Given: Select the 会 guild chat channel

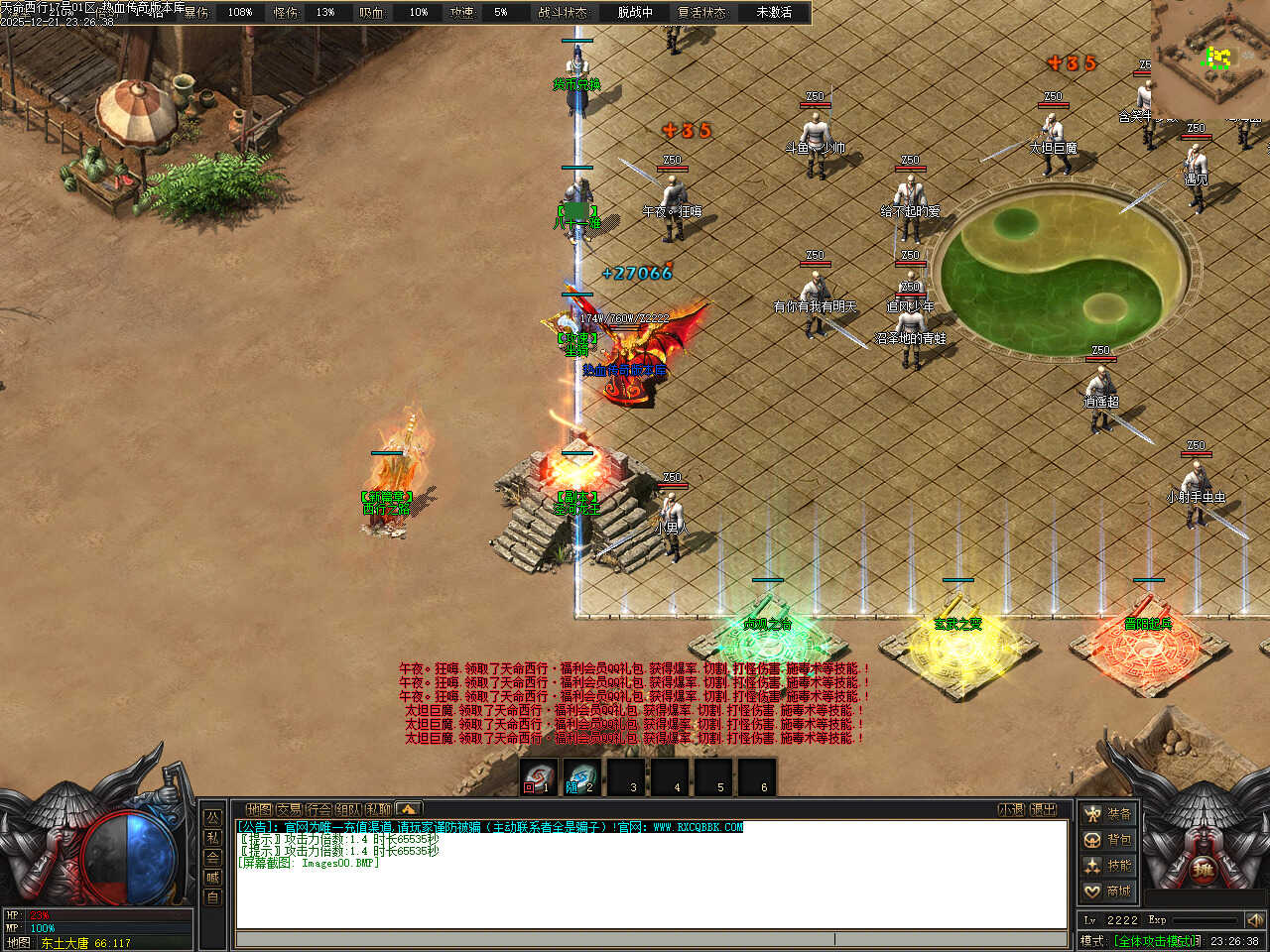Looking at the screenshot, I should (212, 858).
